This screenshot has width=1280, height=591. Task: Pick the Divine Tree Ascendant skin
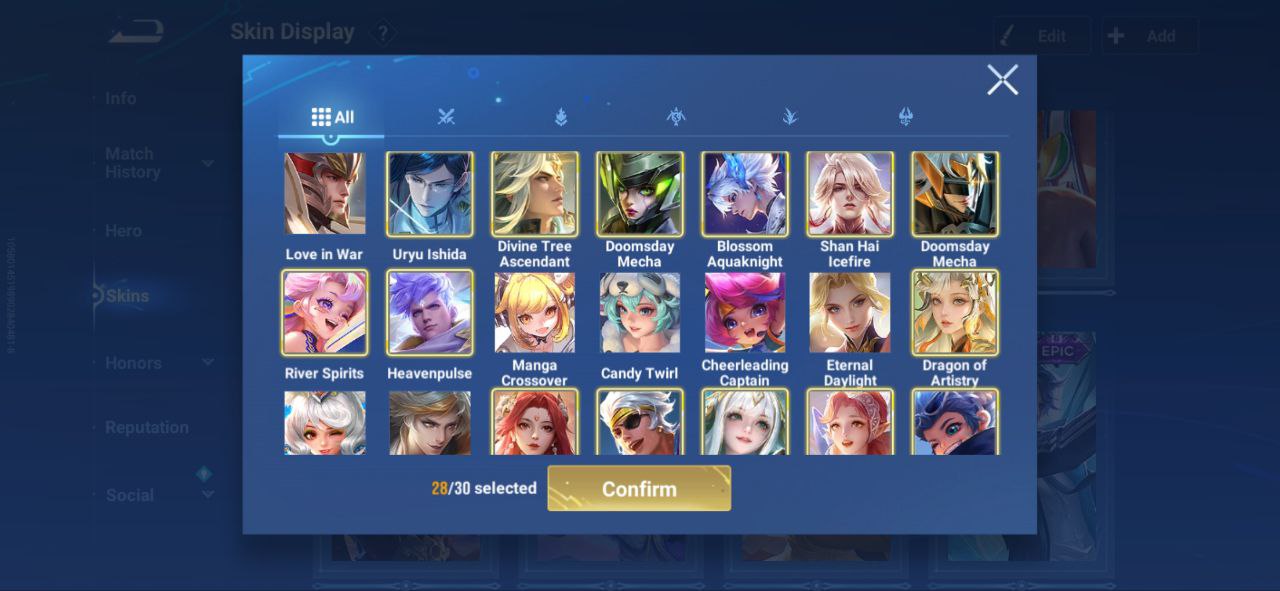(534, 194)
